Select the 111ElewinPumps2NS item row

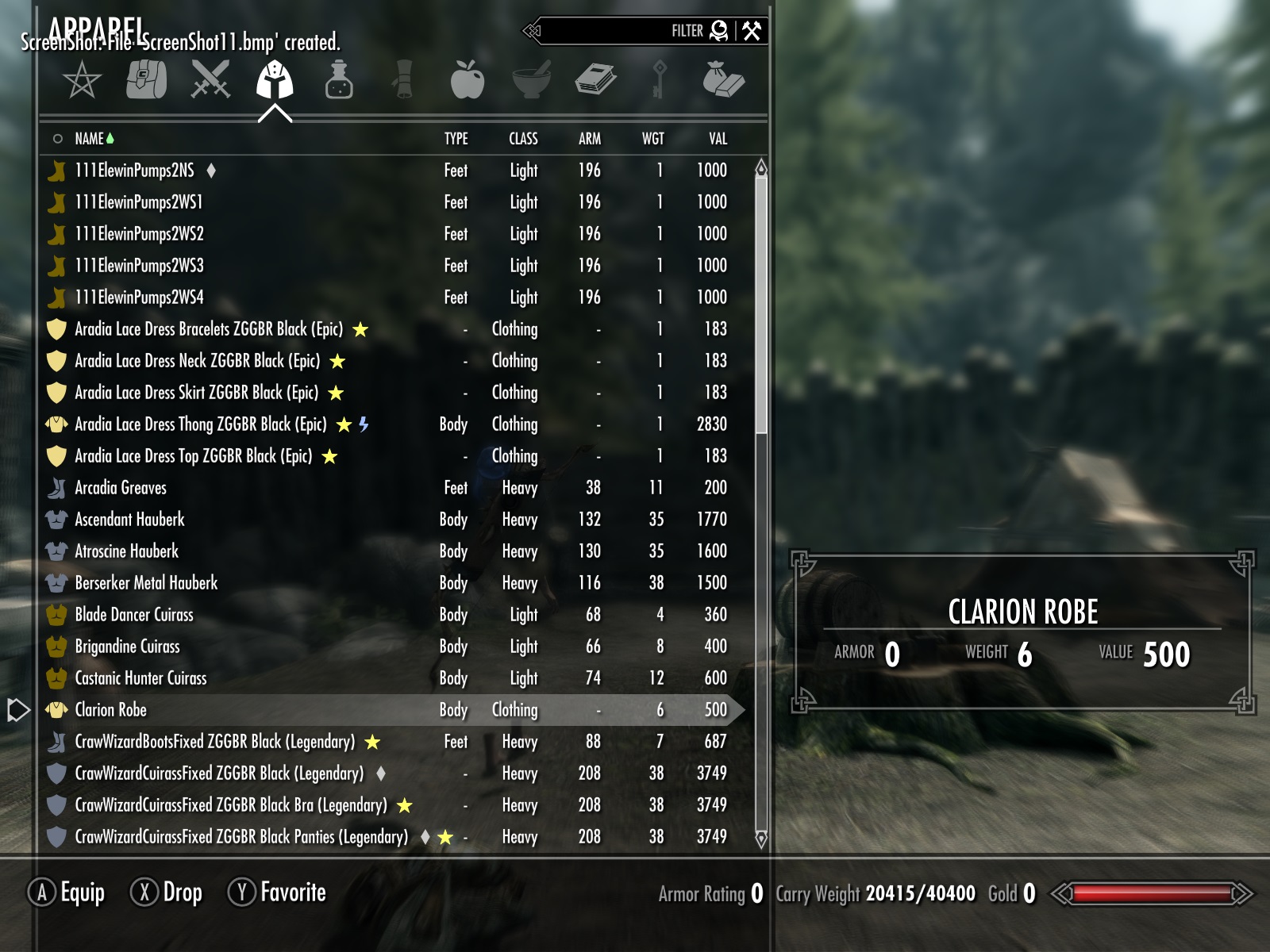134,171
